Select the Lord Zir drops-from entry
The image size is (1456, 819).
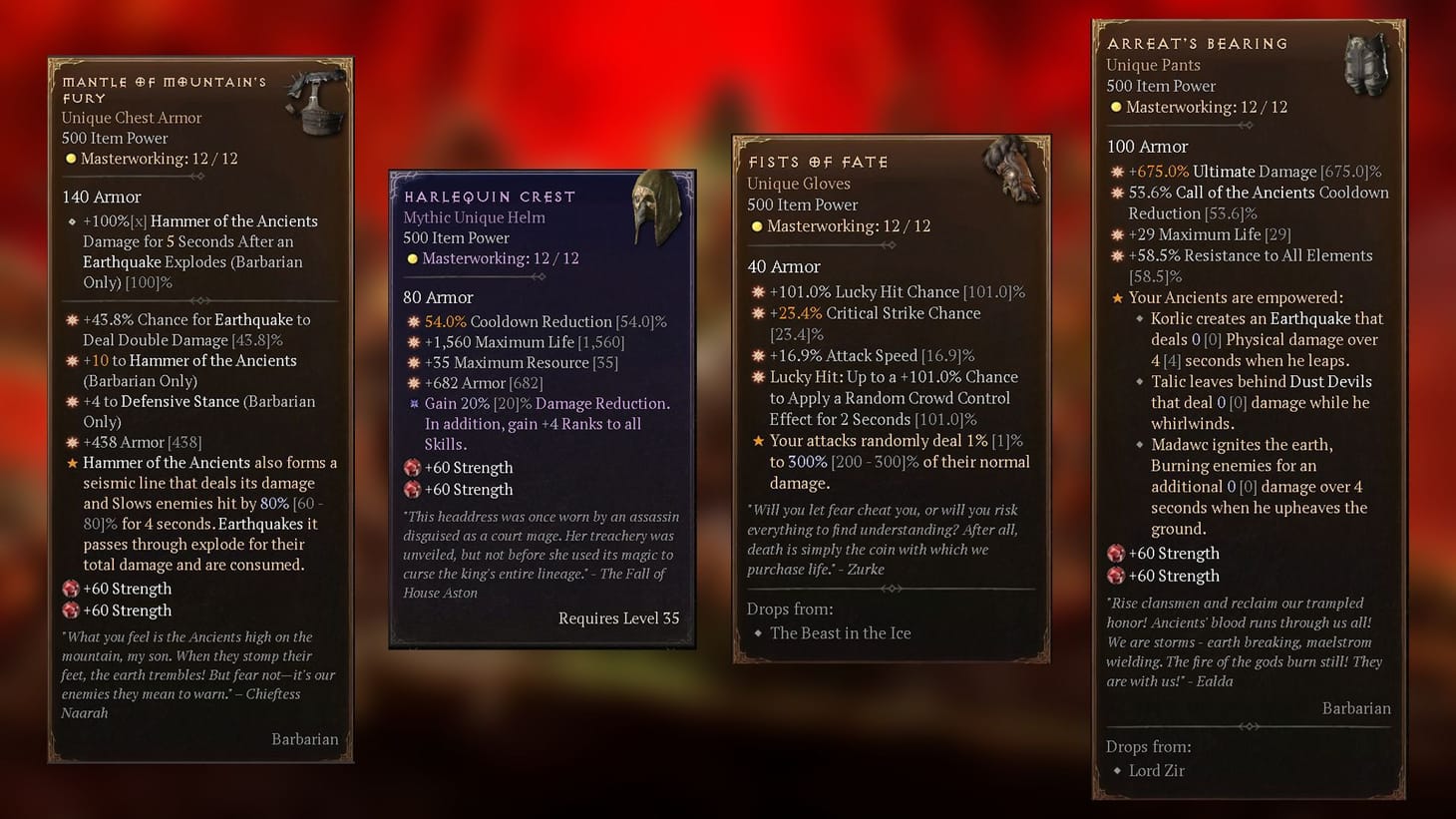click(x=1156, y=770)
